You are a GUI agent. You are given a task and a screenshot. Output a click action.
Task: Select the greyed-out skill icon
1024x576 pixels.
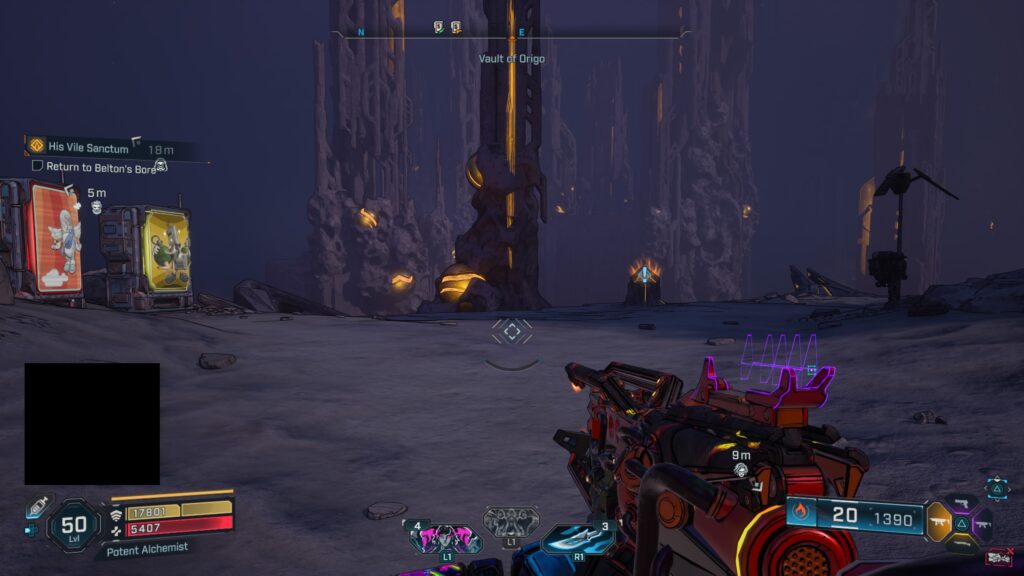tap(511, 521)
